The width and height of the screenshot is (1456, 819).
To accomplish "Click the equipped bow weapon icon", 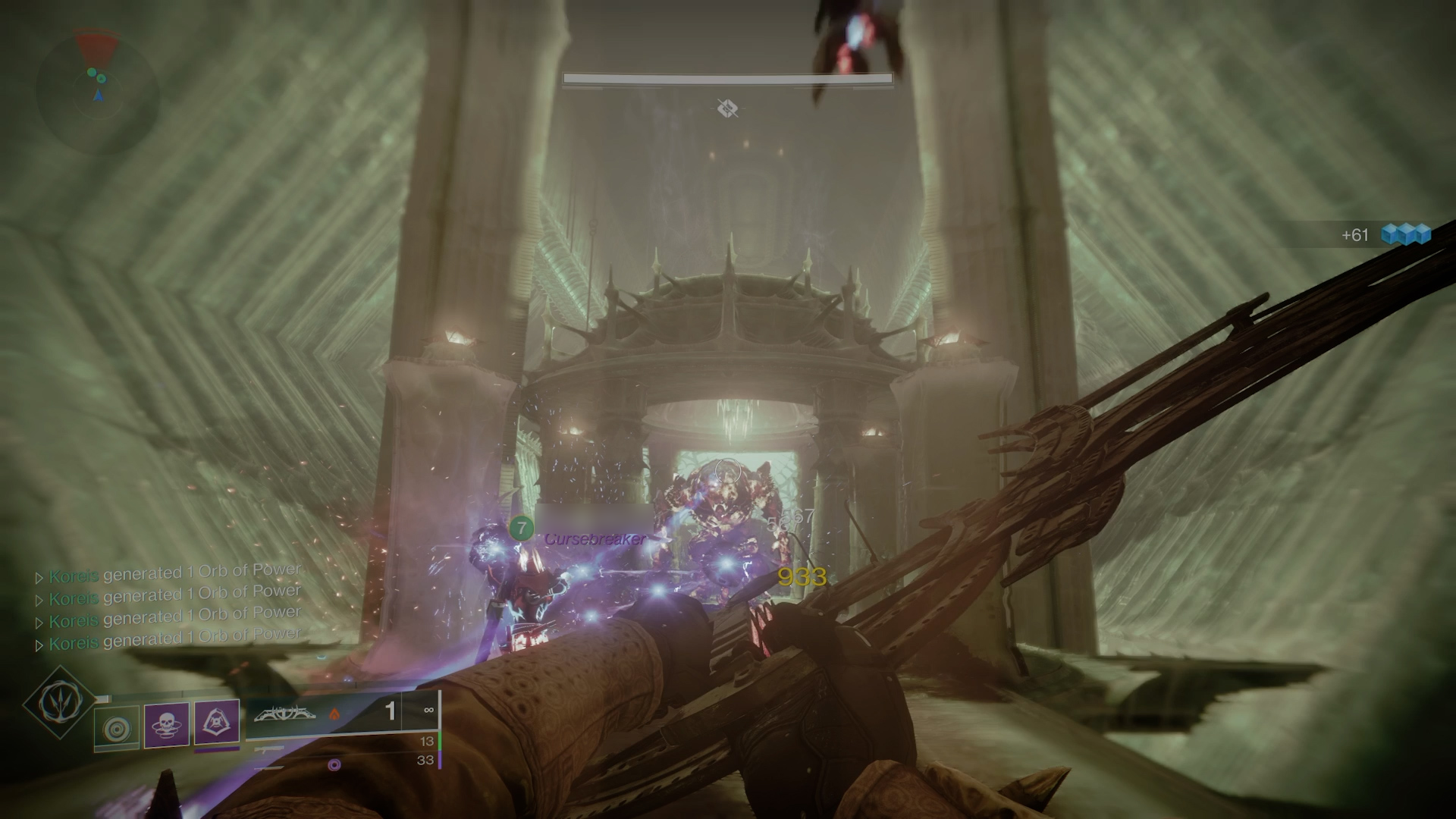I will click(284, 714).
